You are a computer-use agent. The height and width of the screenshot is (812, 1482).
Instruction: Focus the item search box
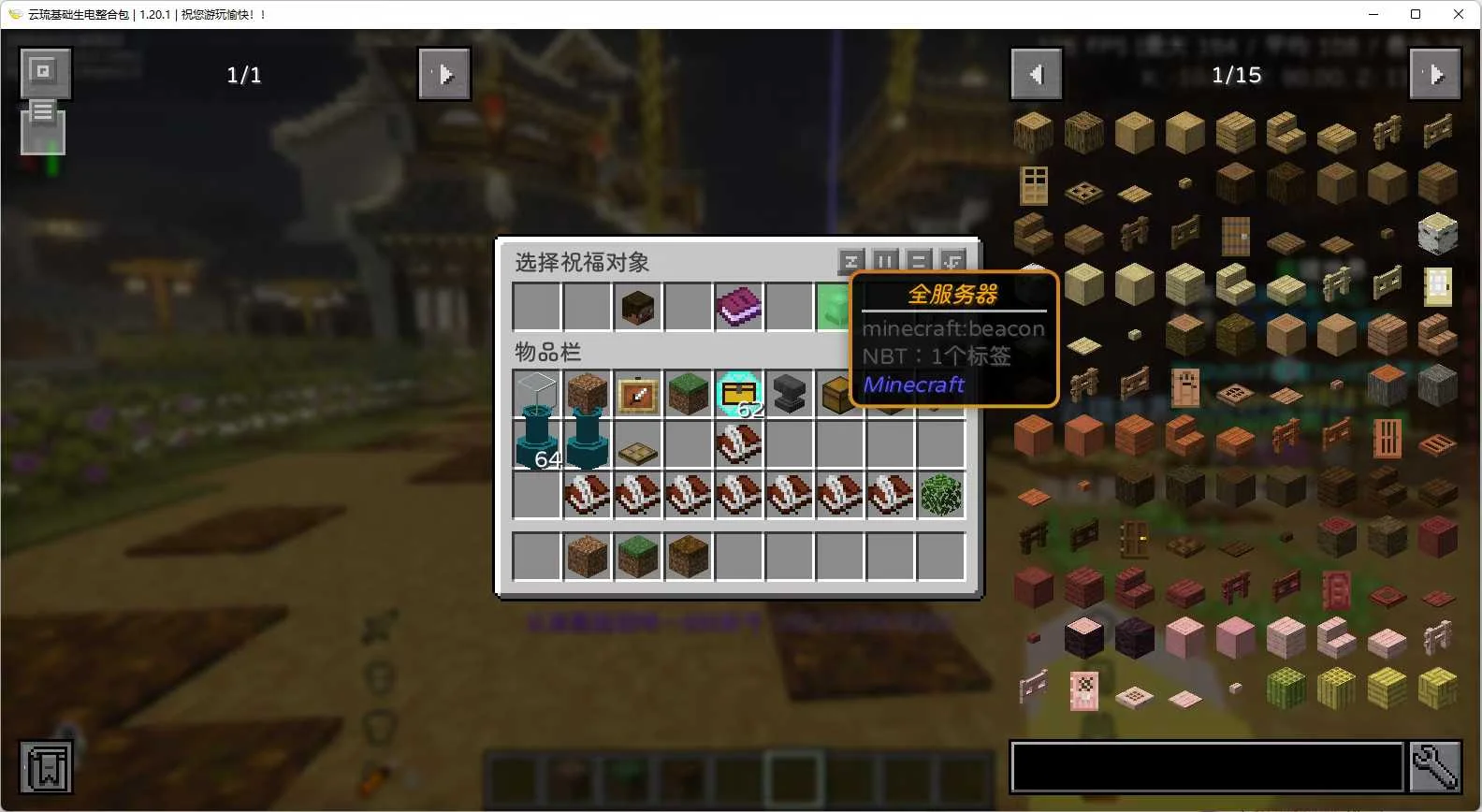click(x=1207, y=767)
